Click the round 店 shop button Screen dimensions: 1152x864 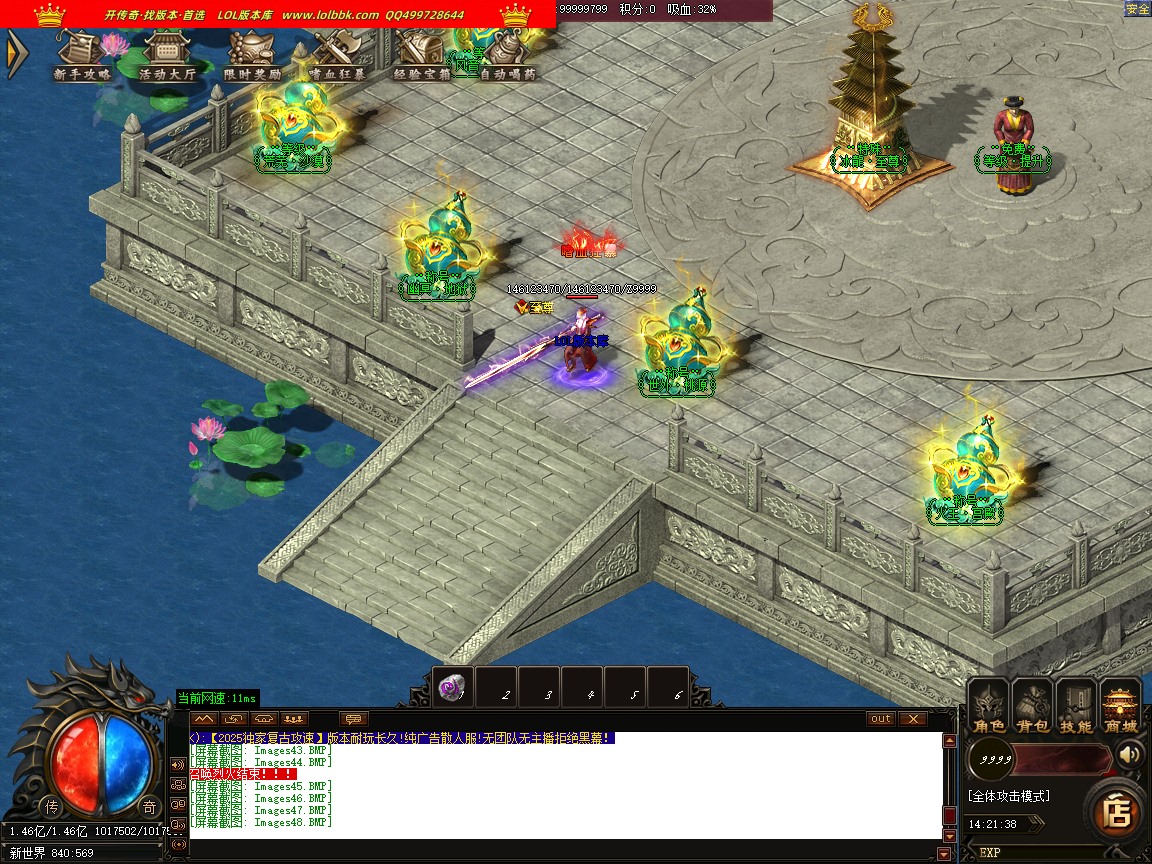click(1117, 814)
